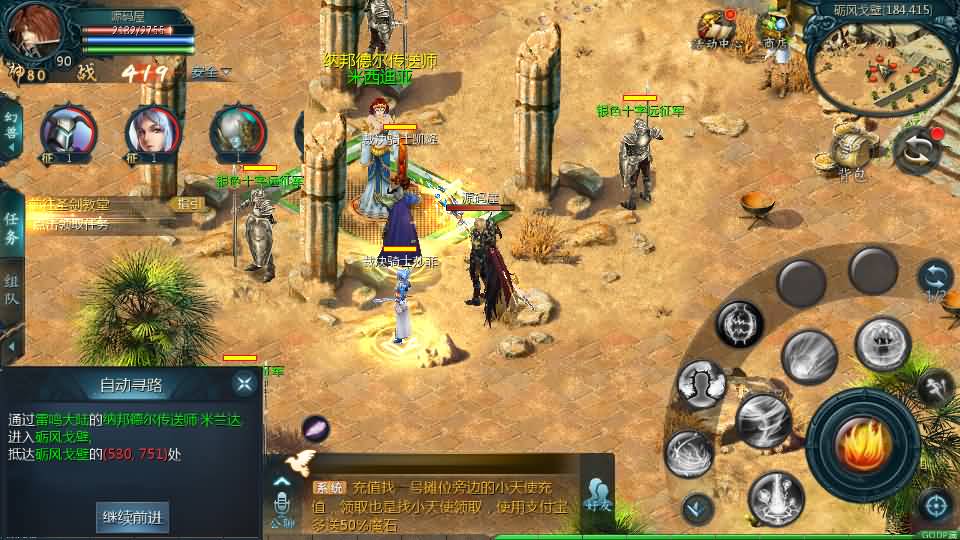Tap the crosshair target-lock button
The image size is (960, 540).
pos(934,505)
